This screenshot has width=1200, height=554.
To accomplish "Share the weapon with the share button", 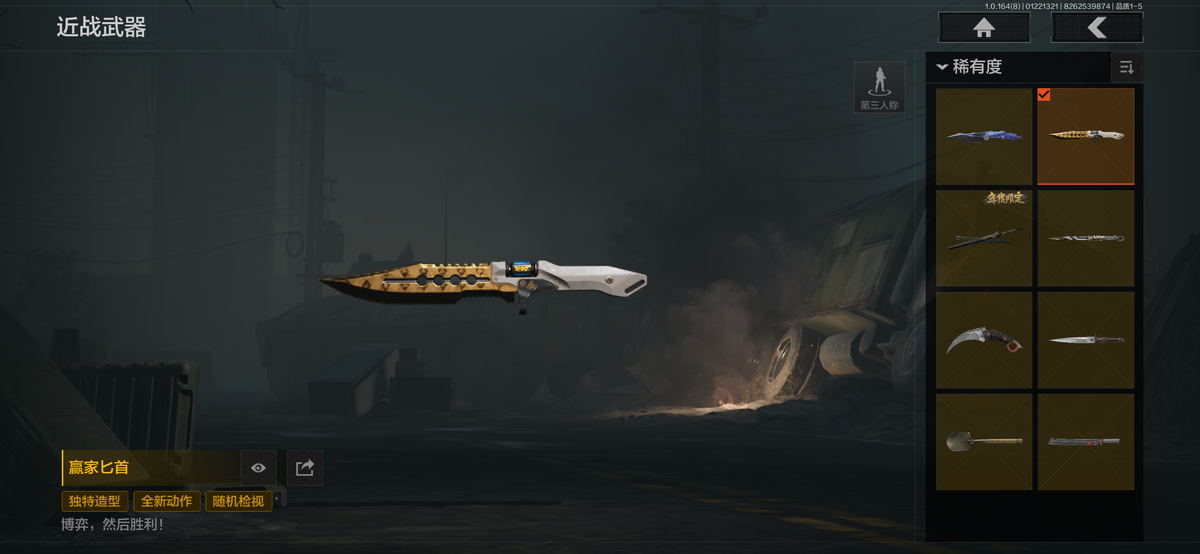I will click(305, 467).
